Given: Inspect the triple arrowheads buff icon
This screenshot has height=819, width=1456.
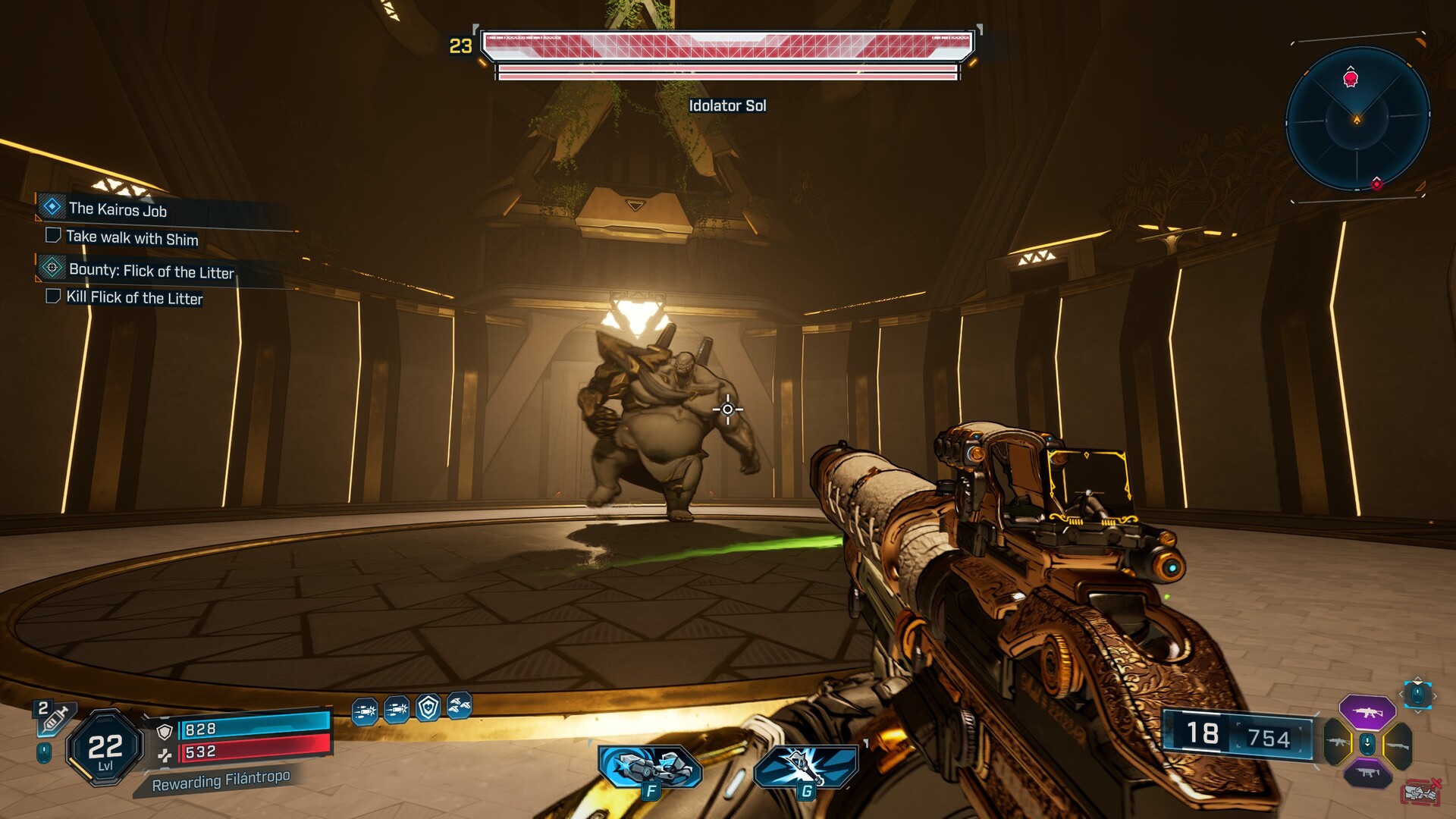Looking at the screenshot, I should click(460, 706).
